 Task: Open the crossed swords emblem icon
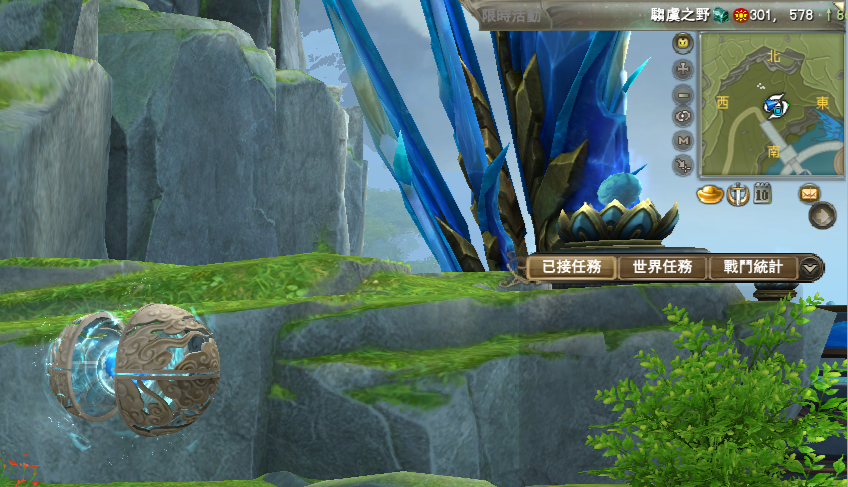(x=737, y=194)
